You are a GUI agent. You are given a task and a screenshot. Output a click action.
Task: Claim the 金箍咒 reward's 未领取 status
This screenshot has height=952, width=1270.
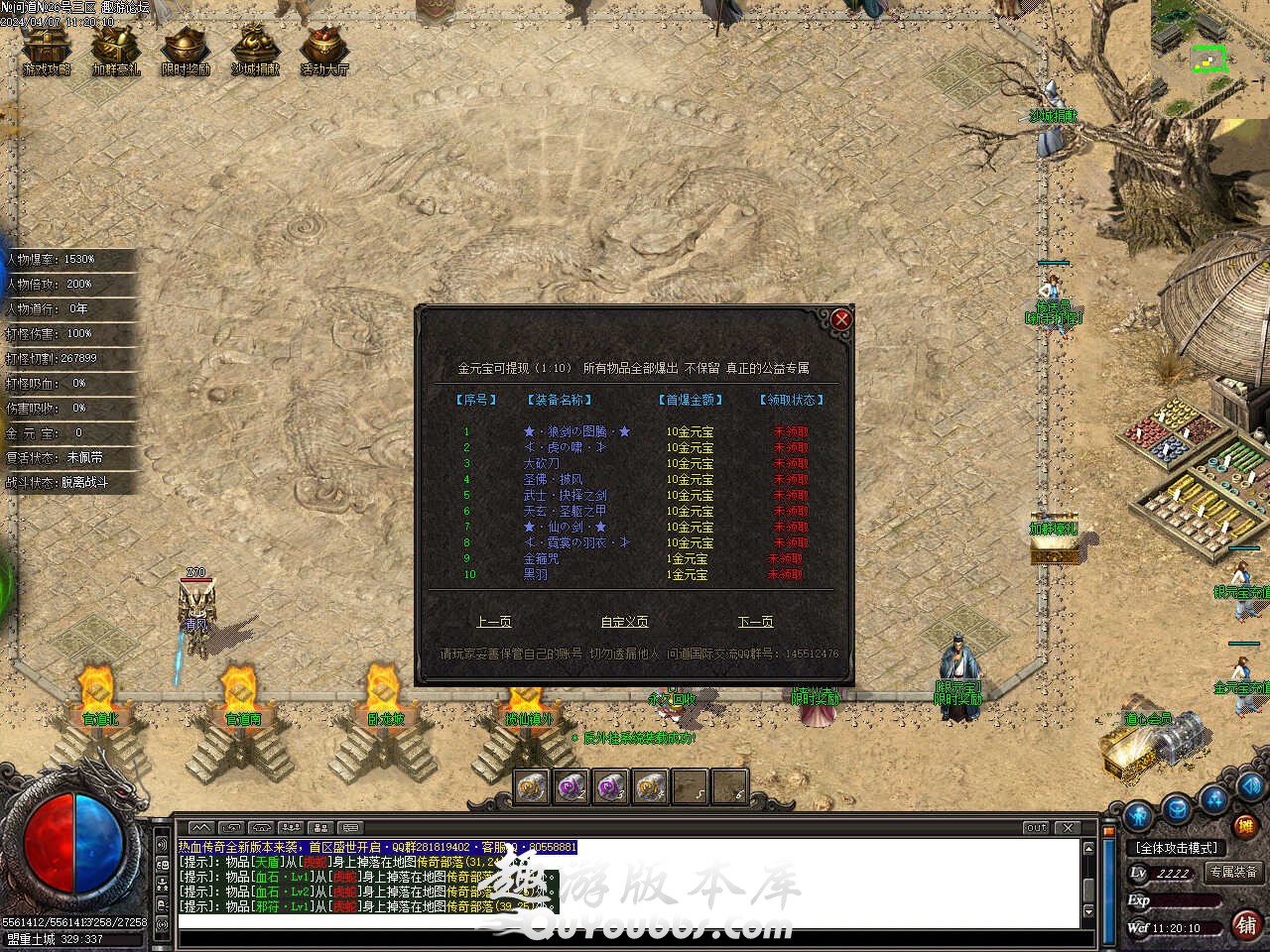click(x=785, y=559)
